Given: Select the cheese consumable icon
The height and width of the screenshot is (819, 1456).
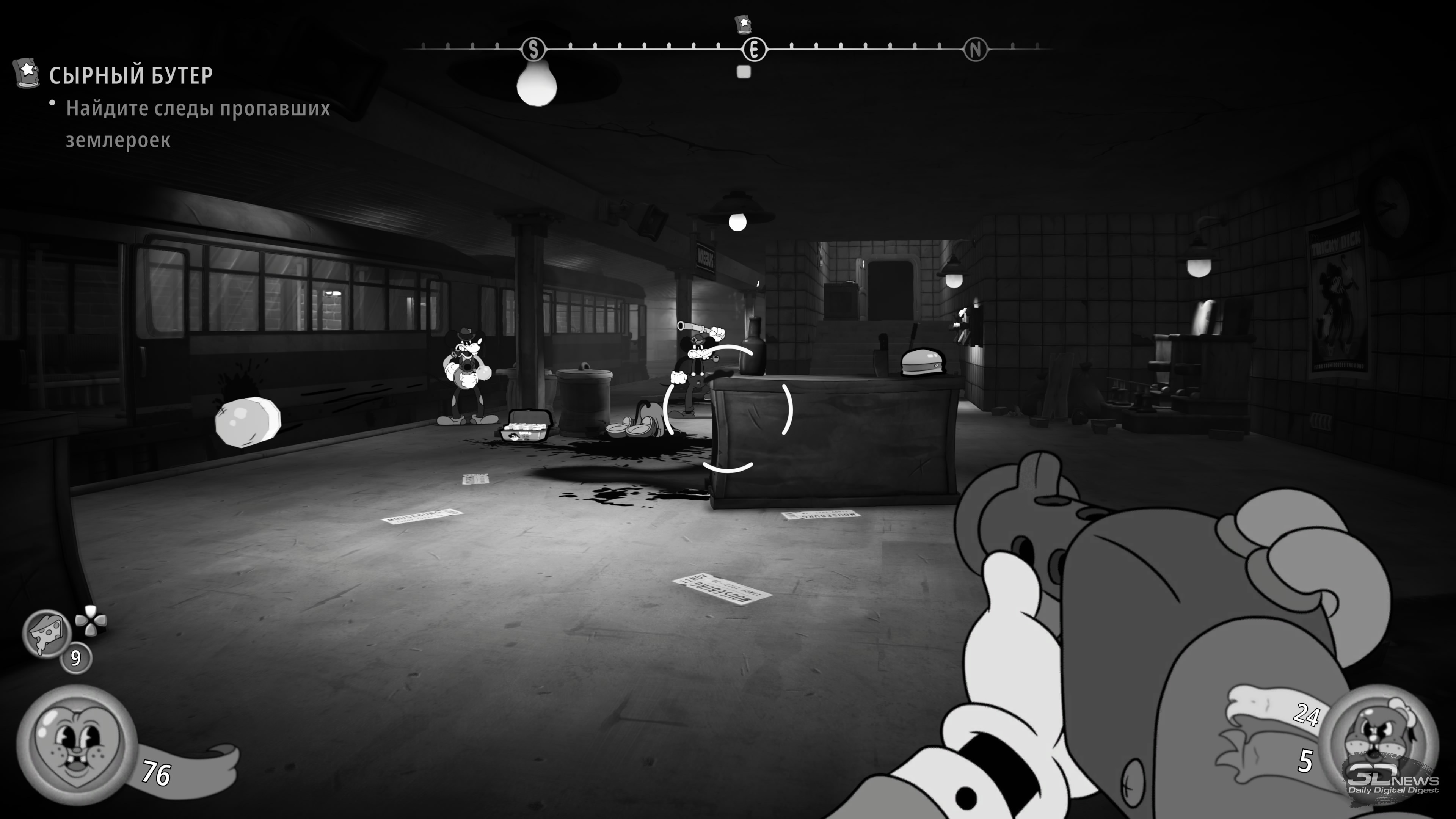Looking at the screenshot, I should 46,632.
